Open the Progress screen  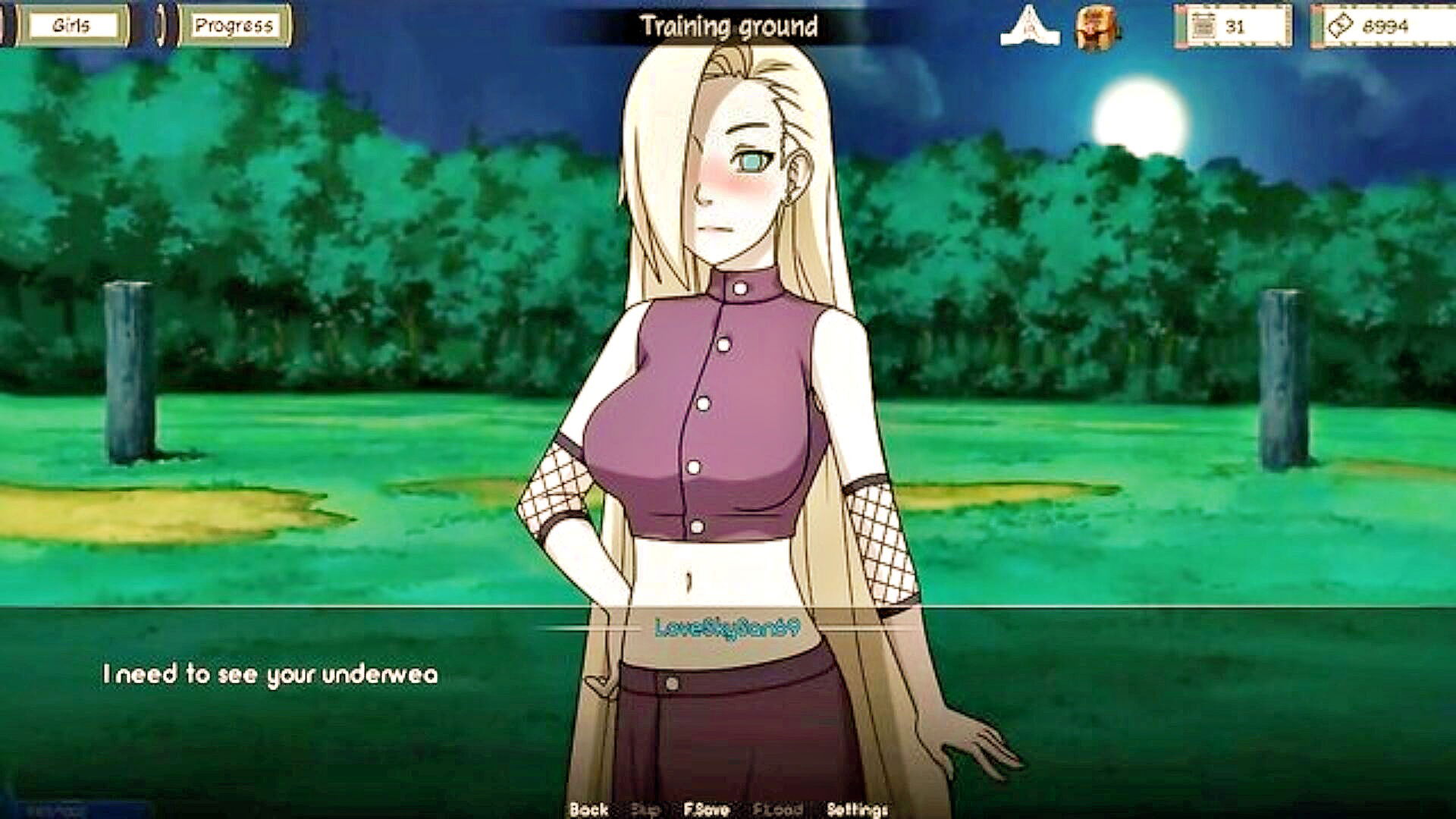[233, 26]
